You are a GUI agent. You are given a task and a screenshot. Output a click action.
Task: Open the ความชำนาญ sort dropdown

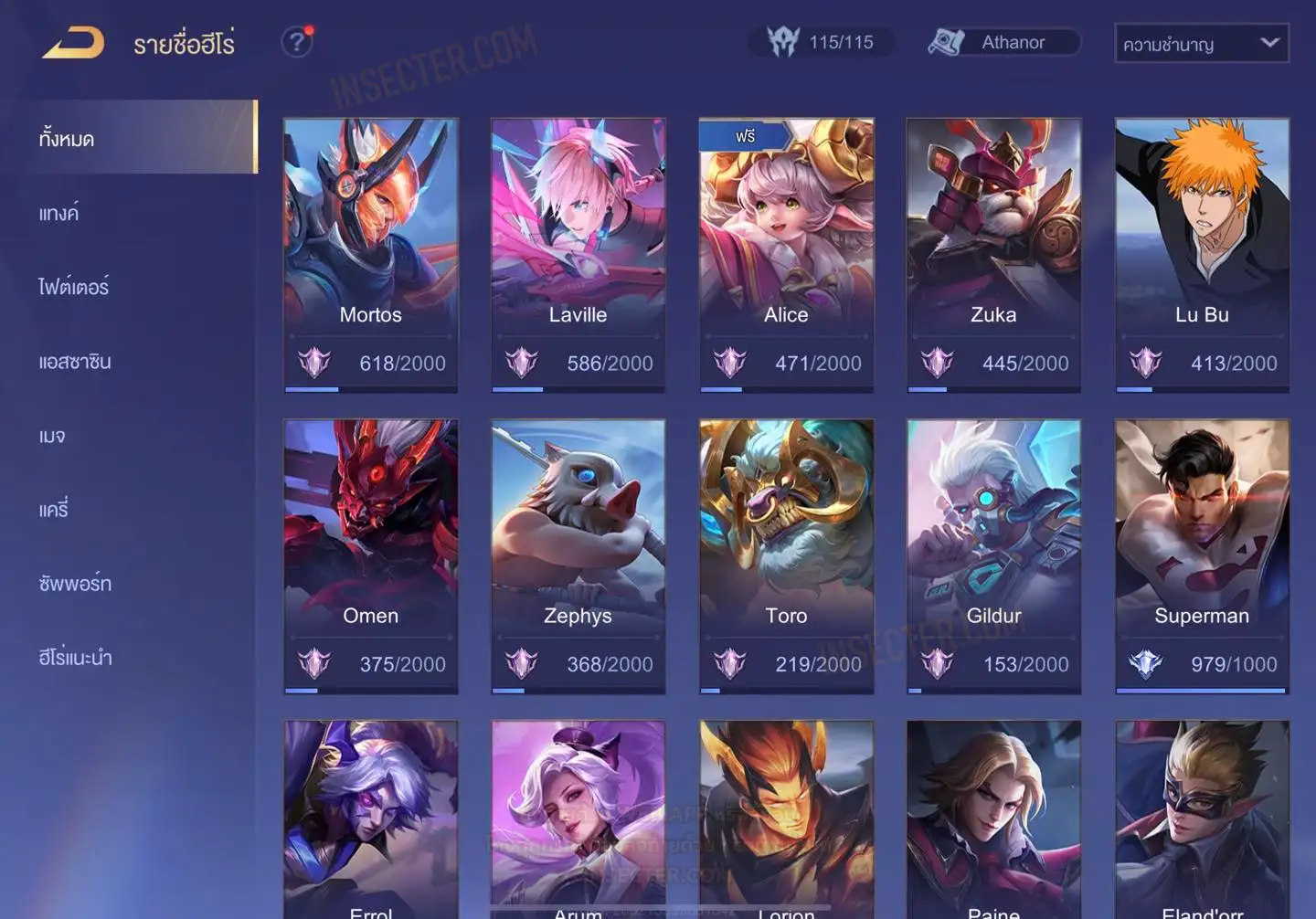coord(1201,43)
